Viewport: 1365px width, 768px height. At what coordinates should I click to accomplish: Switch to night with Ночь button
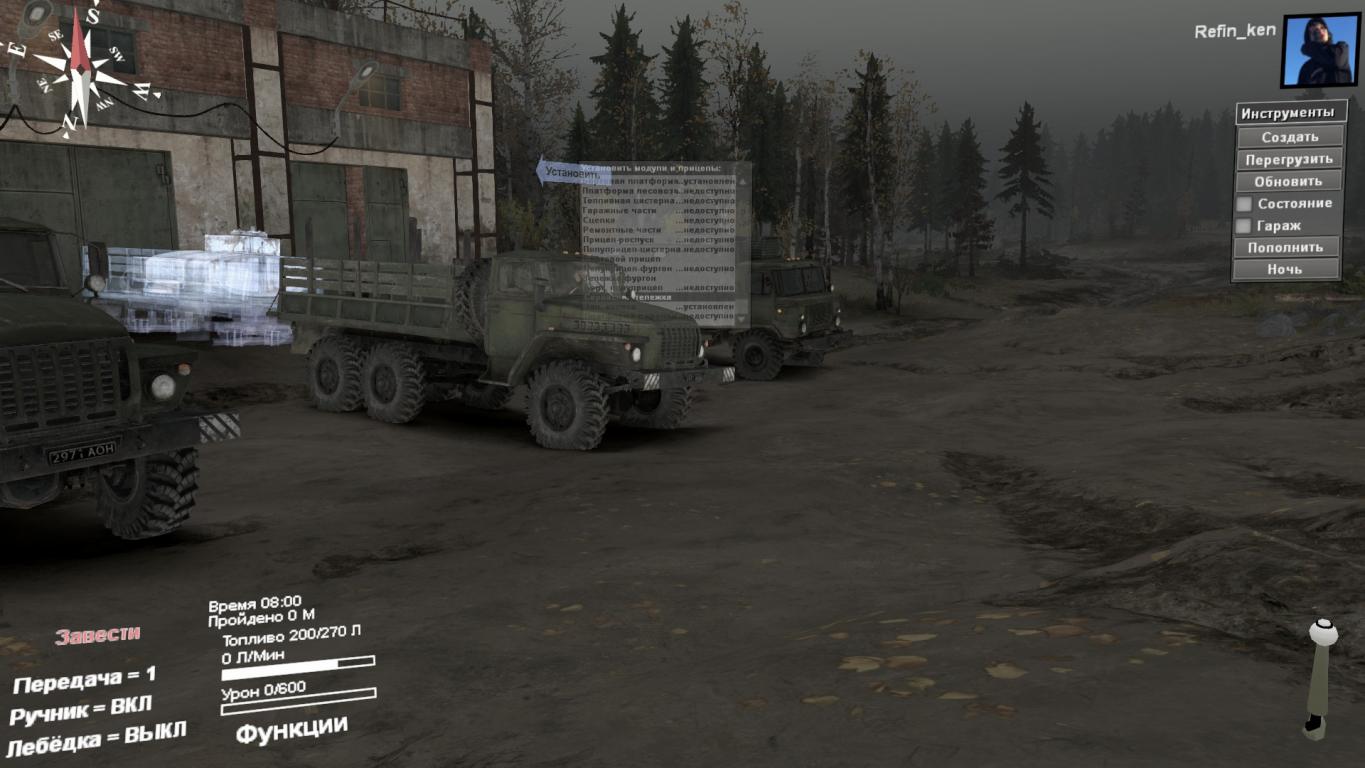(1285, 269)
